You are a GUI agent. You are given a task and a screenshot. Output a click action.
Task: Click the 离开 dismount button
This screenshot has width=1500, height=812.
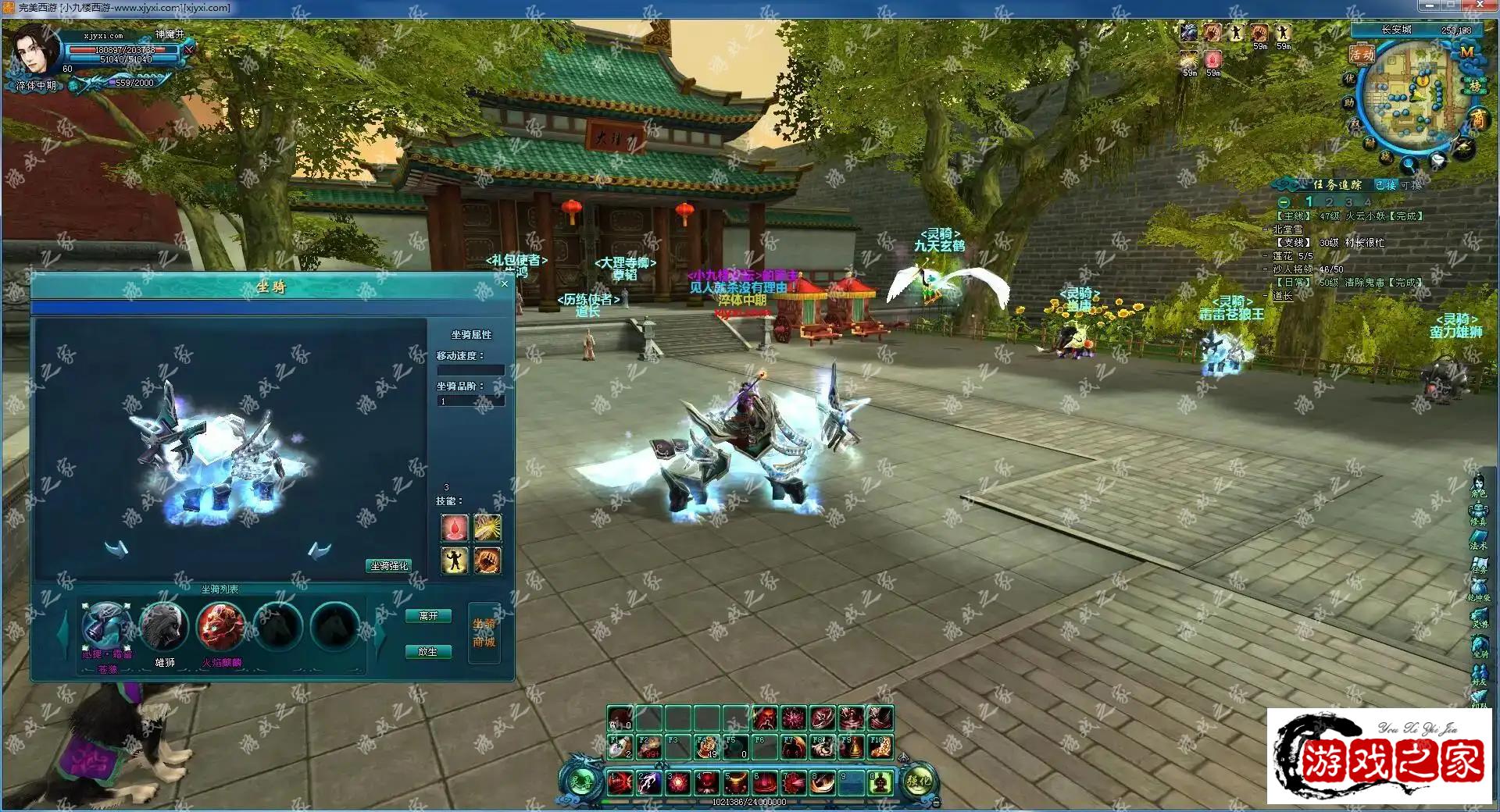[428, 616]
